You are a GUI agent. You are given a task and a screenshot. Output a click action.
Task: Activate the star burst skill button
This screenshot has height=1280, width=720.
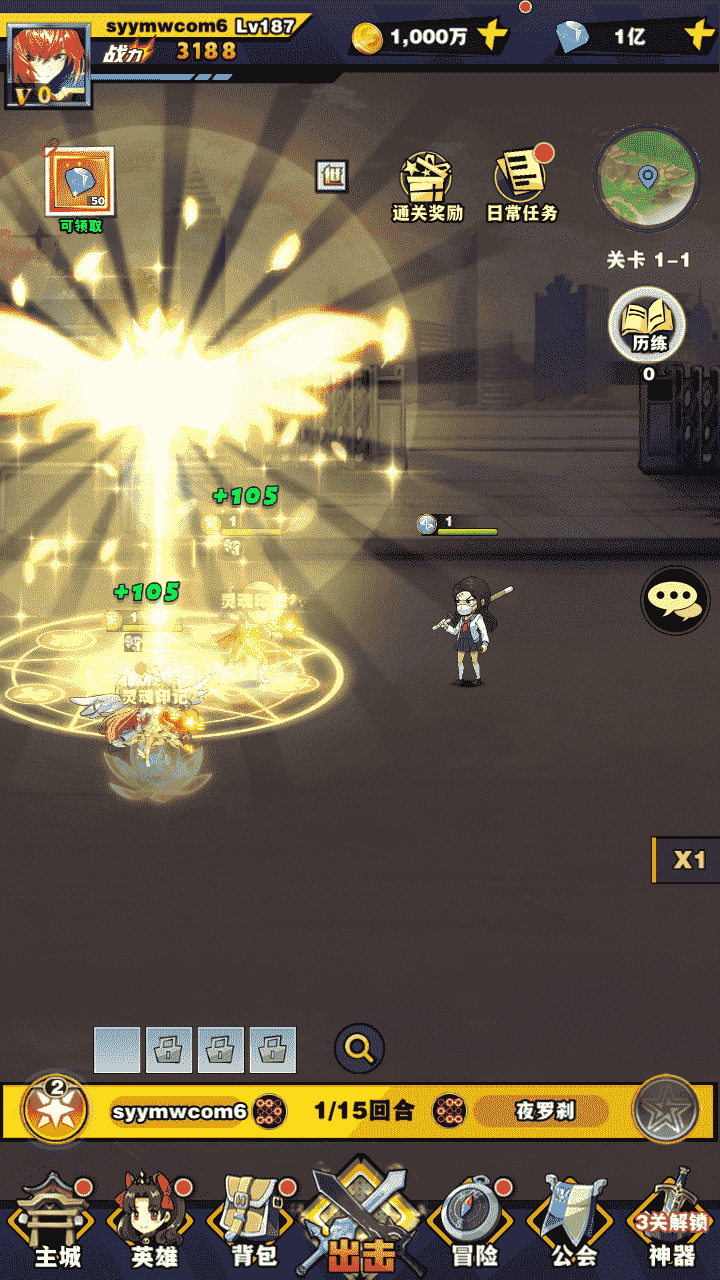pos(56,1110)
